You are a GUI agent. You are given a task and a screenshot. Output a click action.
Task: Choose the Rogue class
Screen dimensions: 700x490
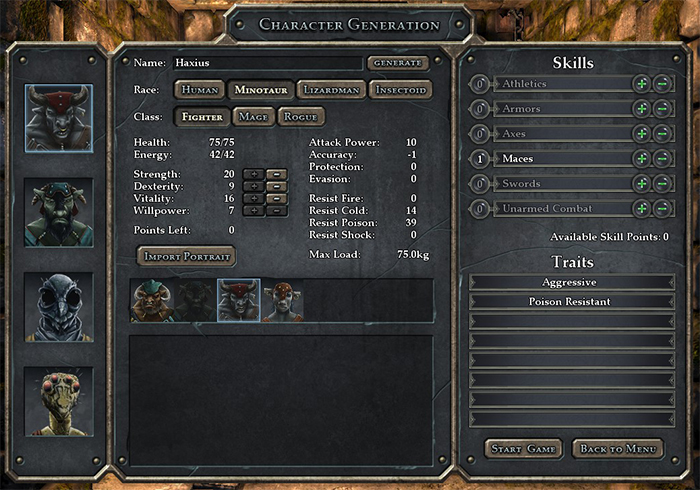click(x=299, y=117)
